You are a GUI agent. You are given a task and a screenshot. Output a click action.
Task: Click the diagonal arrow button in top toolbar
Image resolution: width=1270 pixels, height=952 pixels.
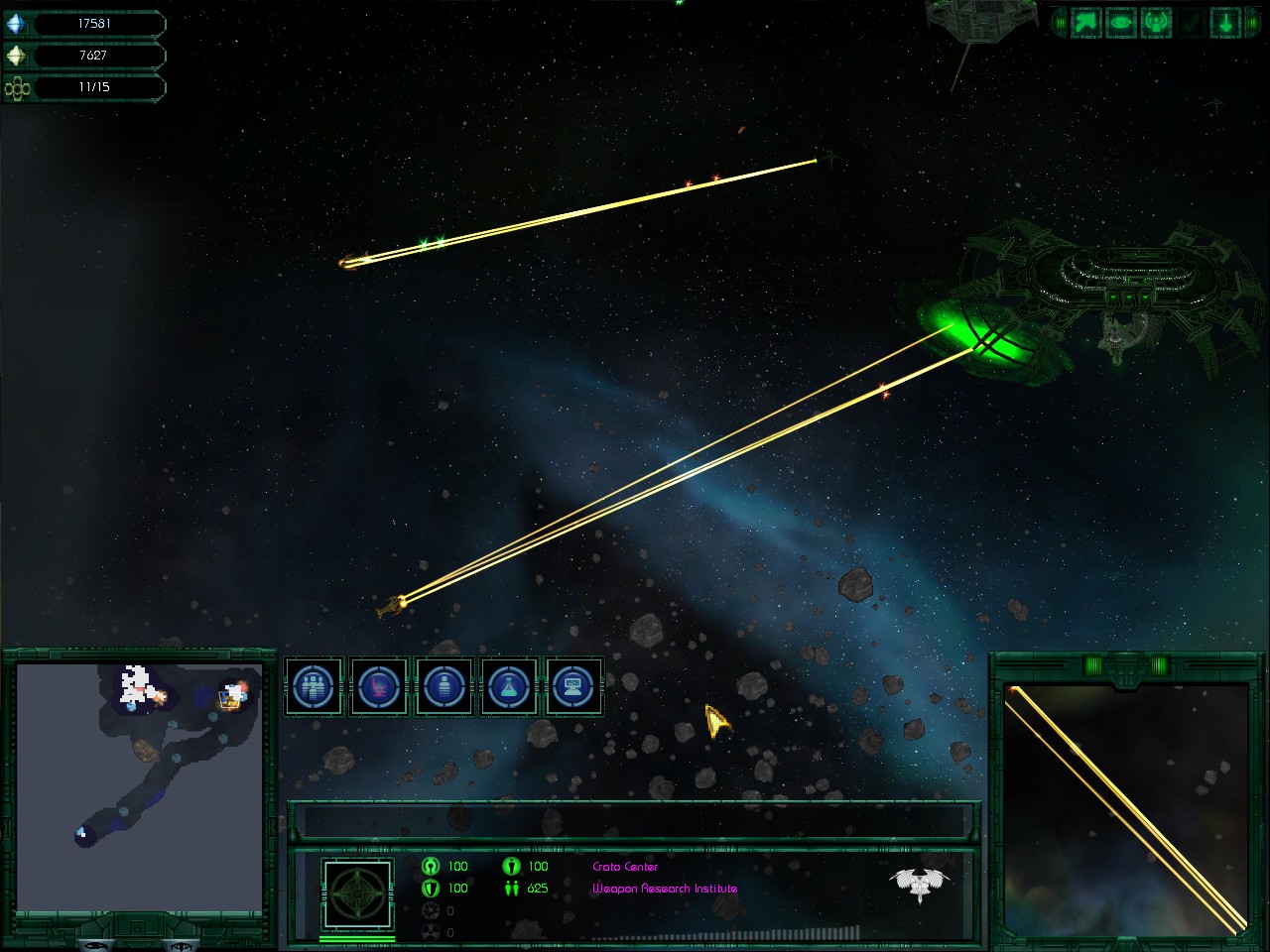(1086, 23)
